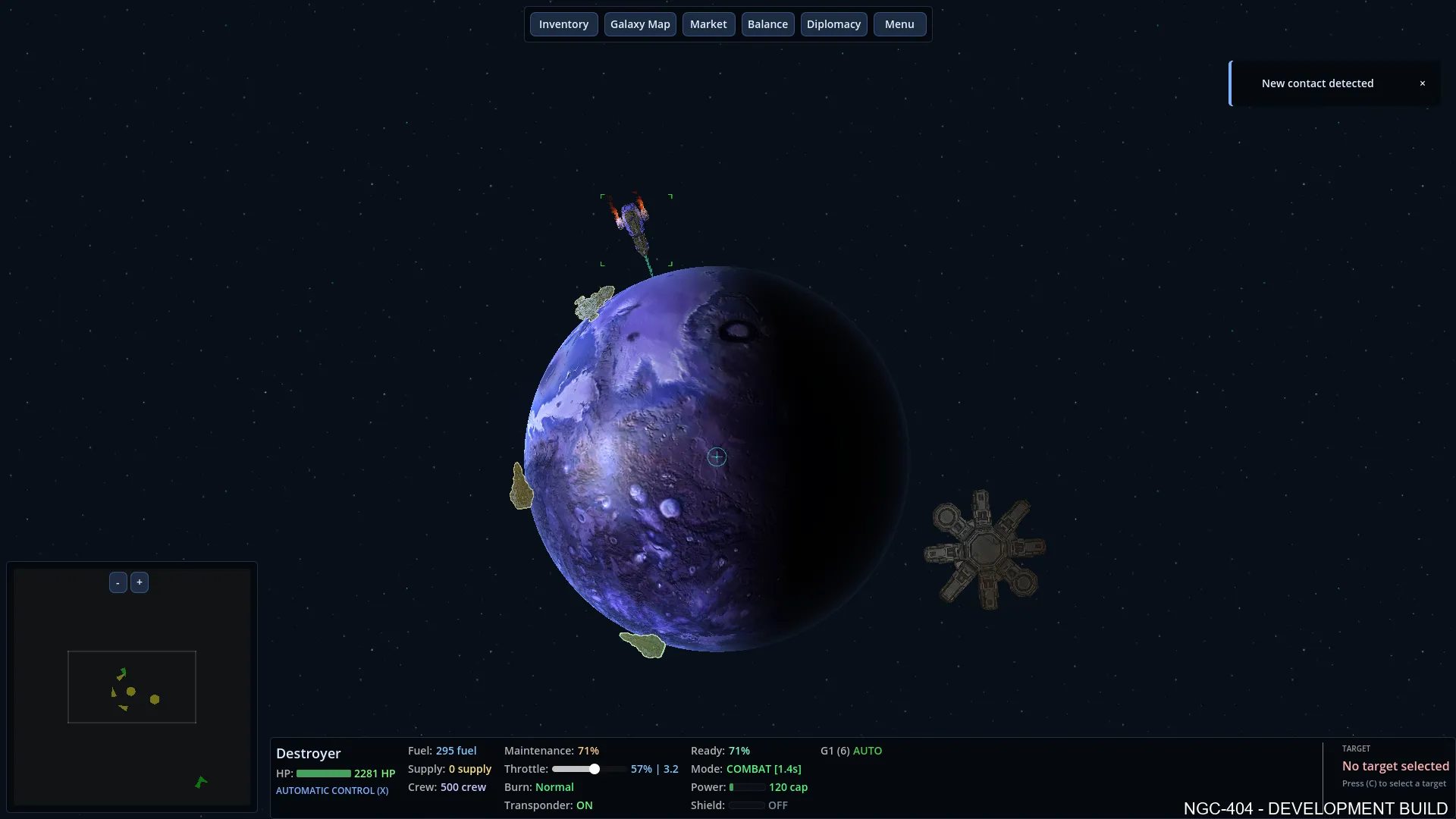Screen dimensions: 1456x819
Task: Click the minimap zoom-out "-" icon
Action: pyautogui.click(x=118, y=582)
